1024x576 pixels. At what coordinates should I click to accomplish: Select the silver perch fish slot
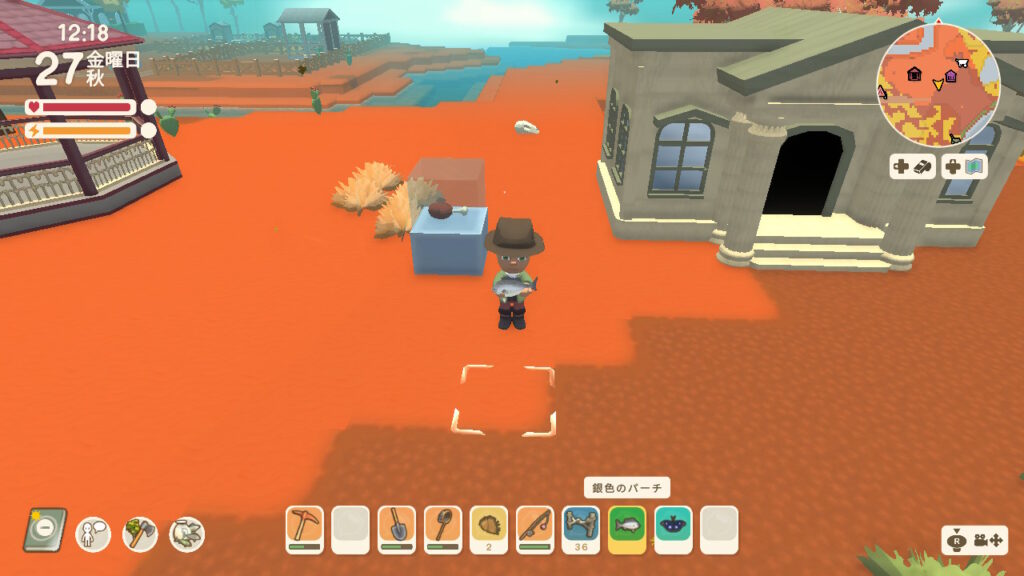(x=627, y=528)
